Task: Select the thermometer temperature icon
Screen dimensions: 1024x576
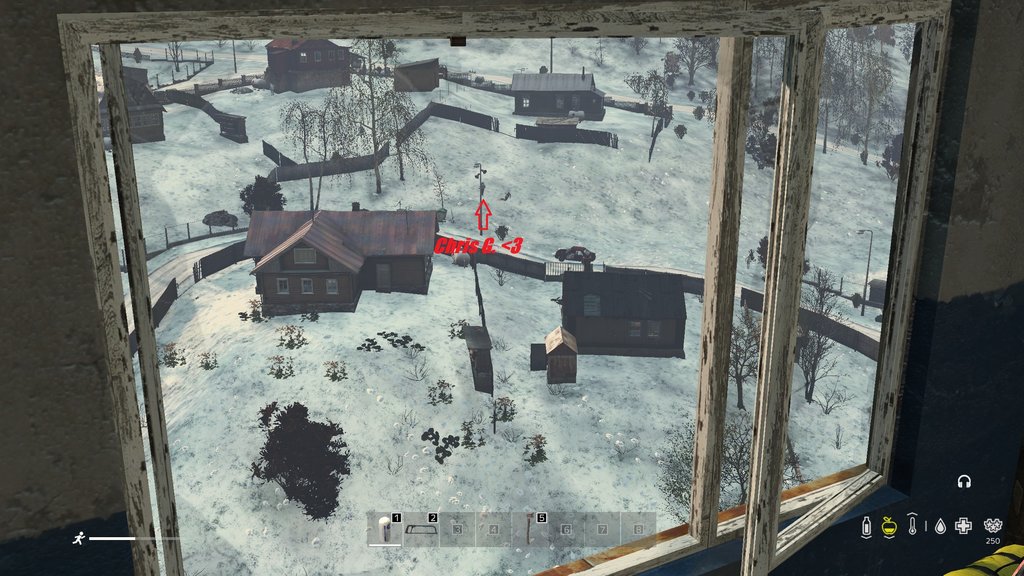Action: [913, 525]
